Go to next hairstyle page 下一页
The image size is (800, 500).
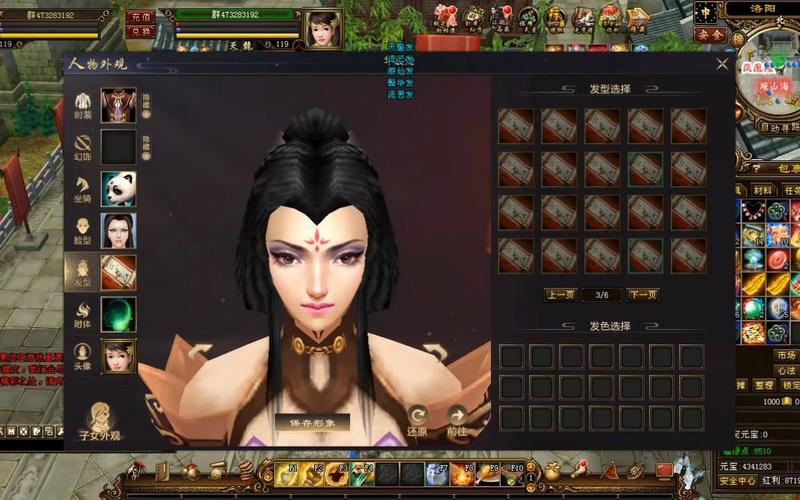coord(642,295)
